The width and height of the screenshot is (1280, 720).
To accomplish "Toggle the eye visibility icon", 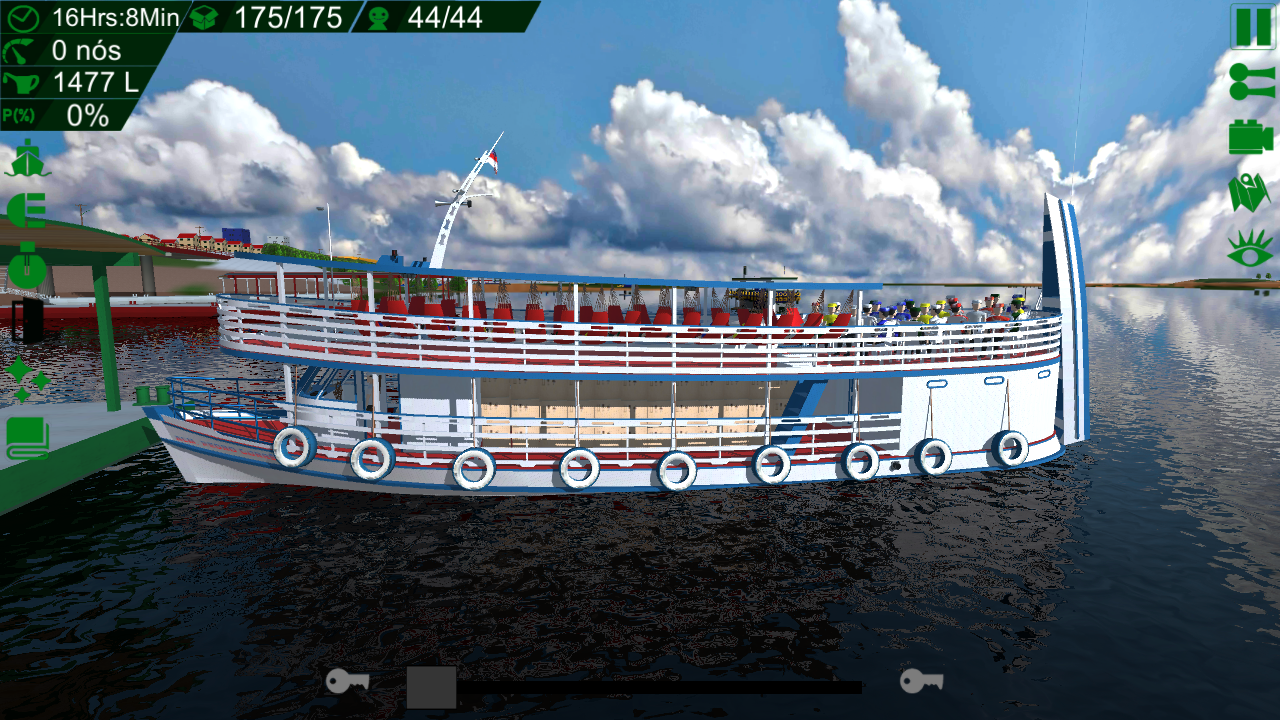I will point(1250,249).
